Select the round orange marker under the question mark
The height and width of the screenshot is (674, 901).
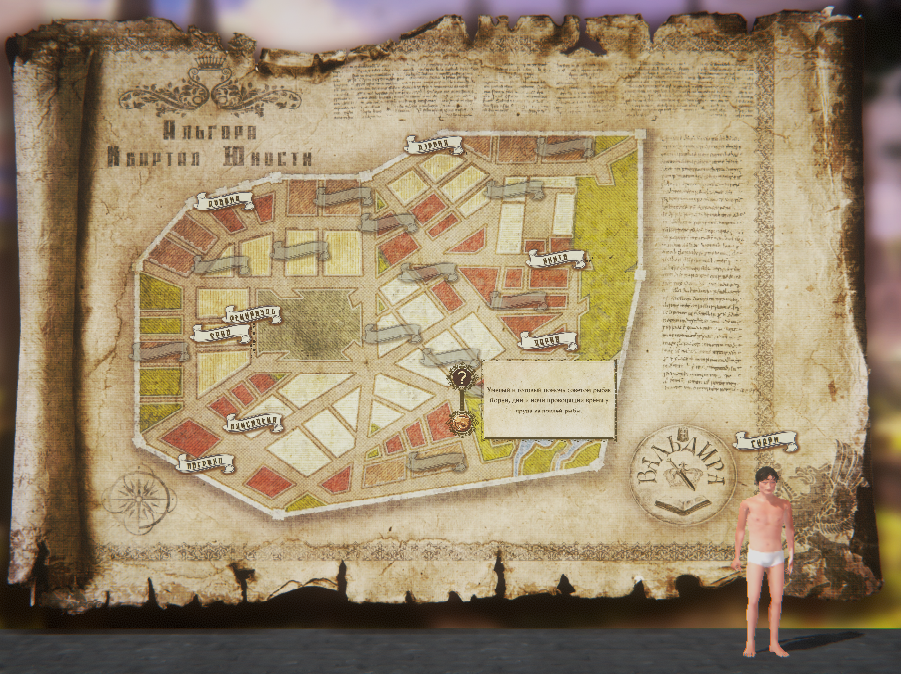click(460, 422)
